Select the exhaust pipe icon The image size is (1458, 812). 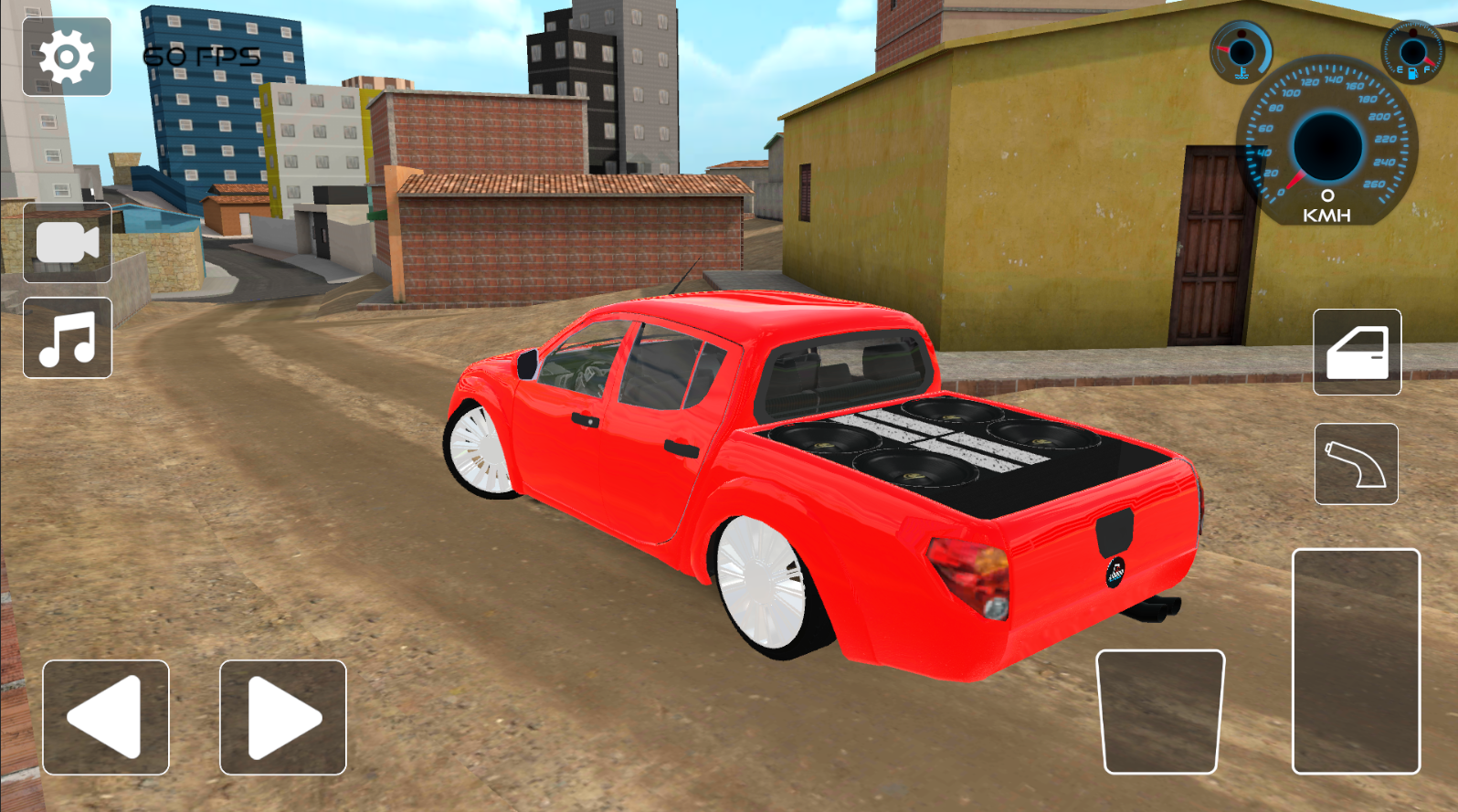tap(1356, 463)
